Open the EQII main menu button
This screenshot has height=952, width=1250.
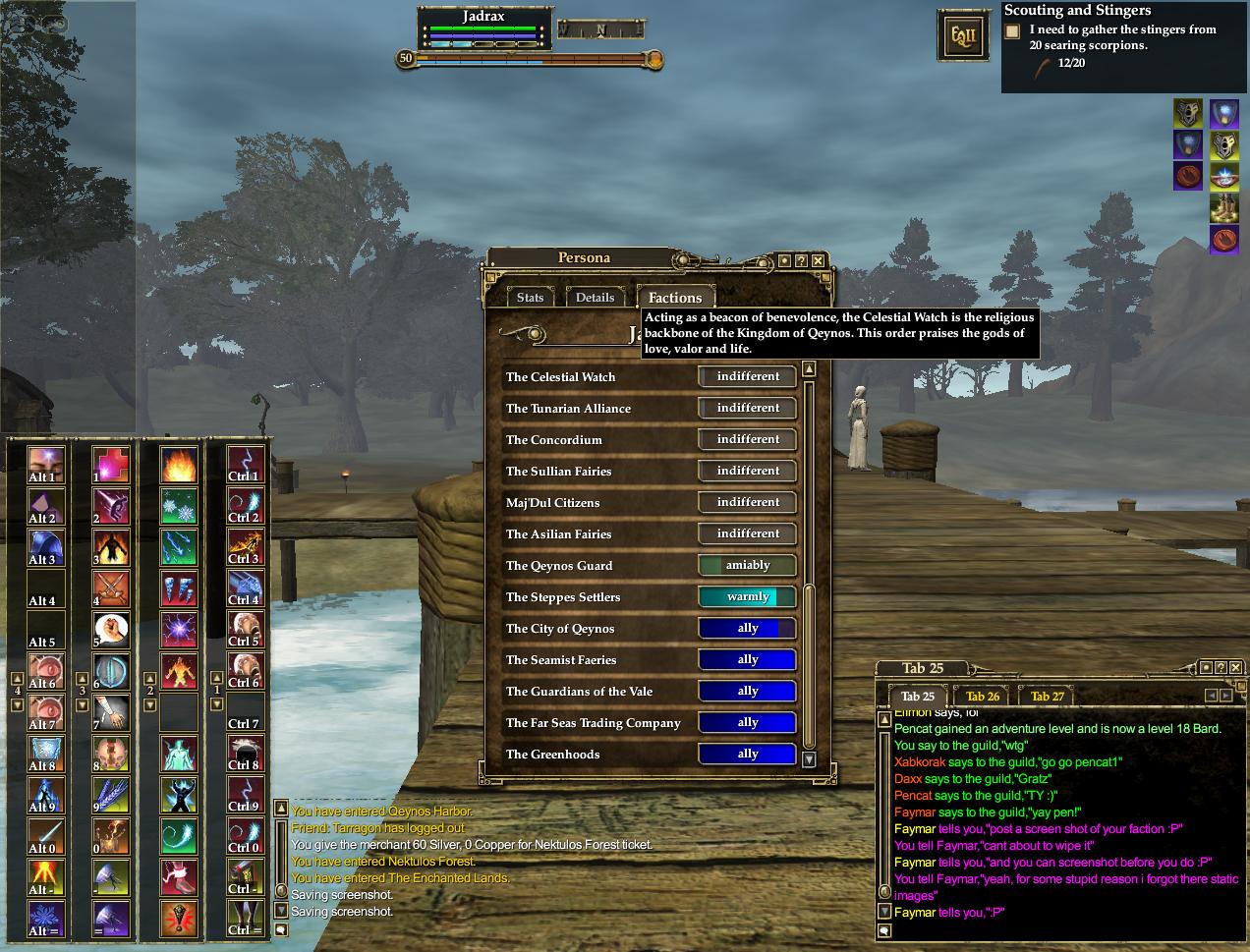(x=962, y=39)
